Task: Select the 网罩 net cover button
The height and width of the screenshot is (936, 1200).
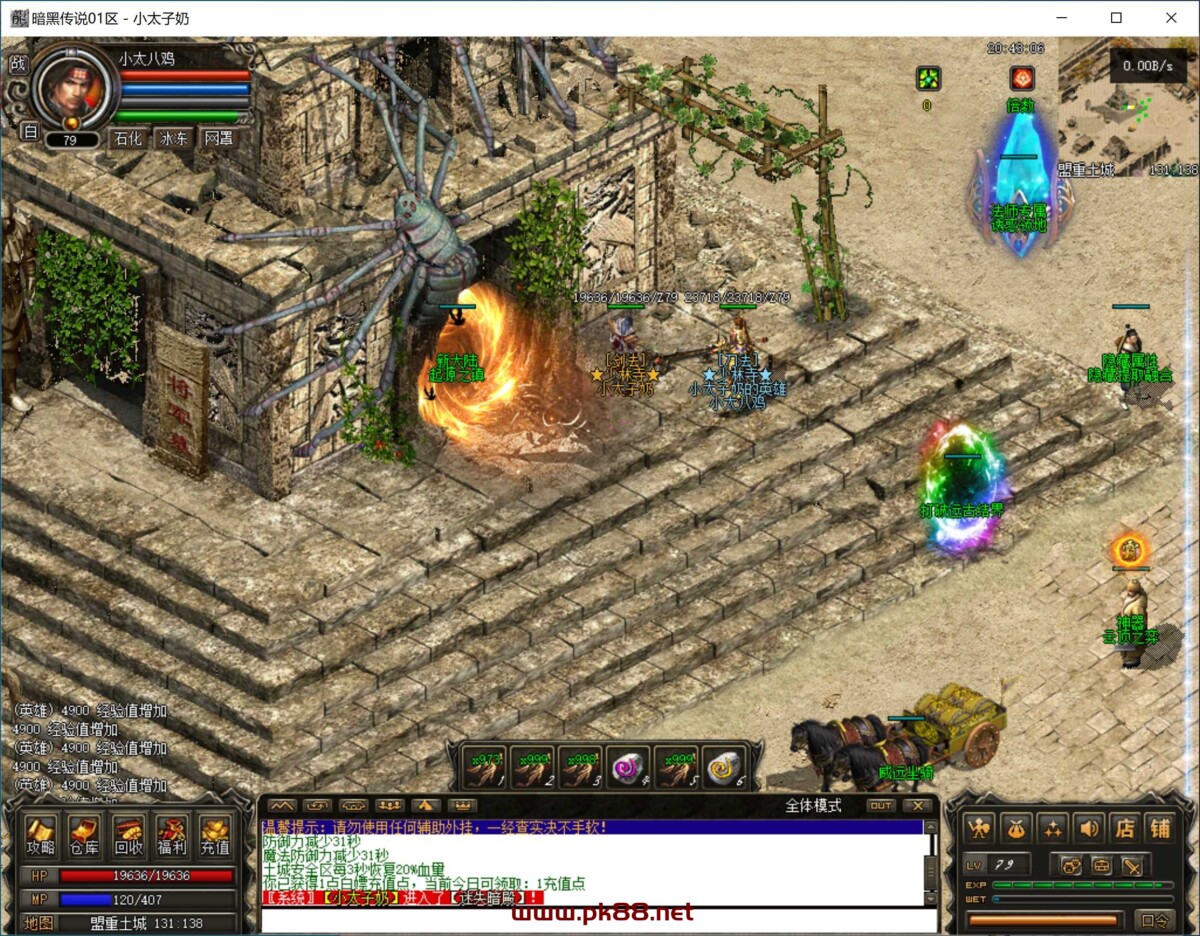Action: coord(218,139)
